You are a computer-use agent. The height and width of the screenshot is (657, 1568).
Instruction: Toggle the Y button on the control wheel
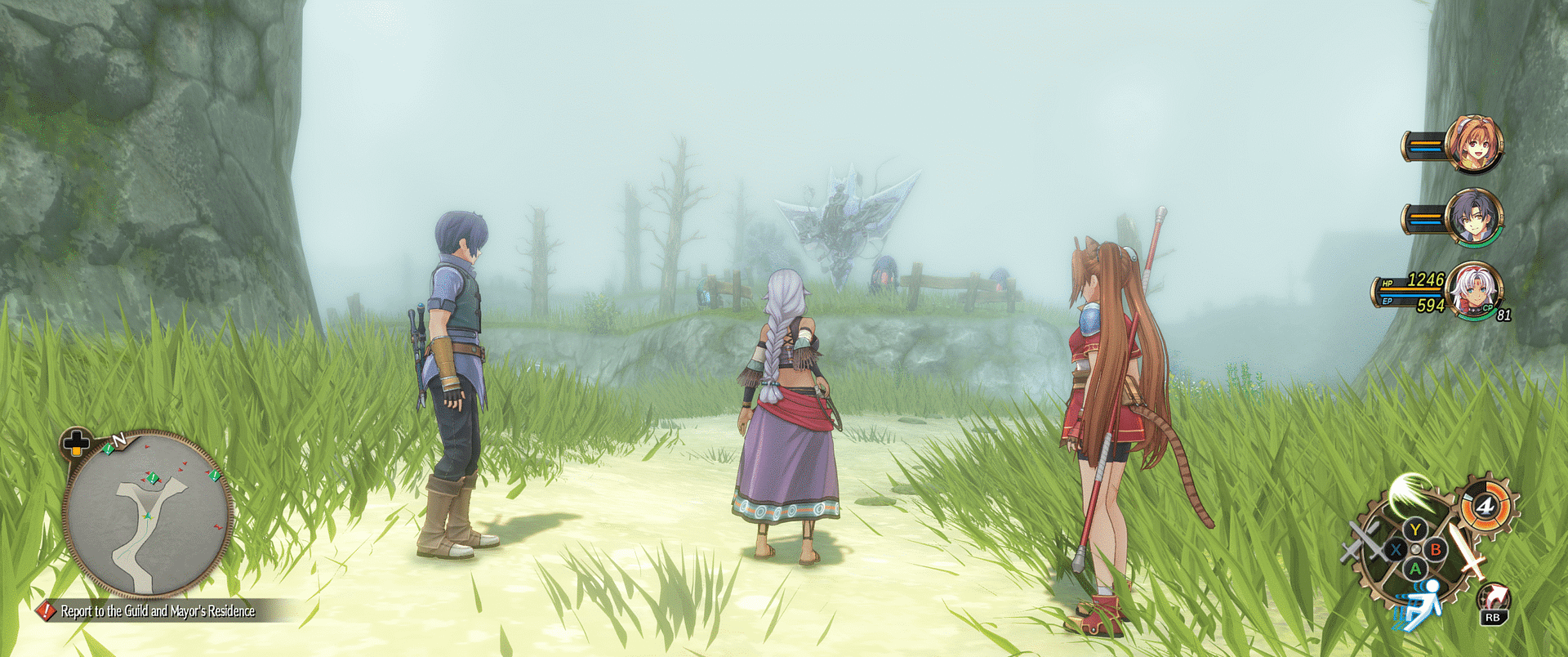pyautogui.click(x=1415, y=529)
